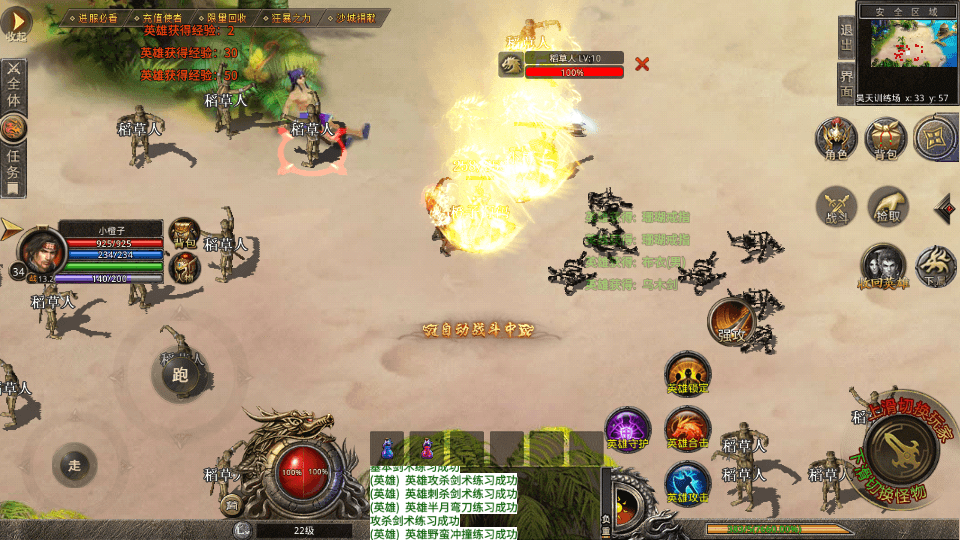Select the 狂暴之力 top menu entry
The height and width of the screenshot is (540, 960).
[x=291, y=18]
